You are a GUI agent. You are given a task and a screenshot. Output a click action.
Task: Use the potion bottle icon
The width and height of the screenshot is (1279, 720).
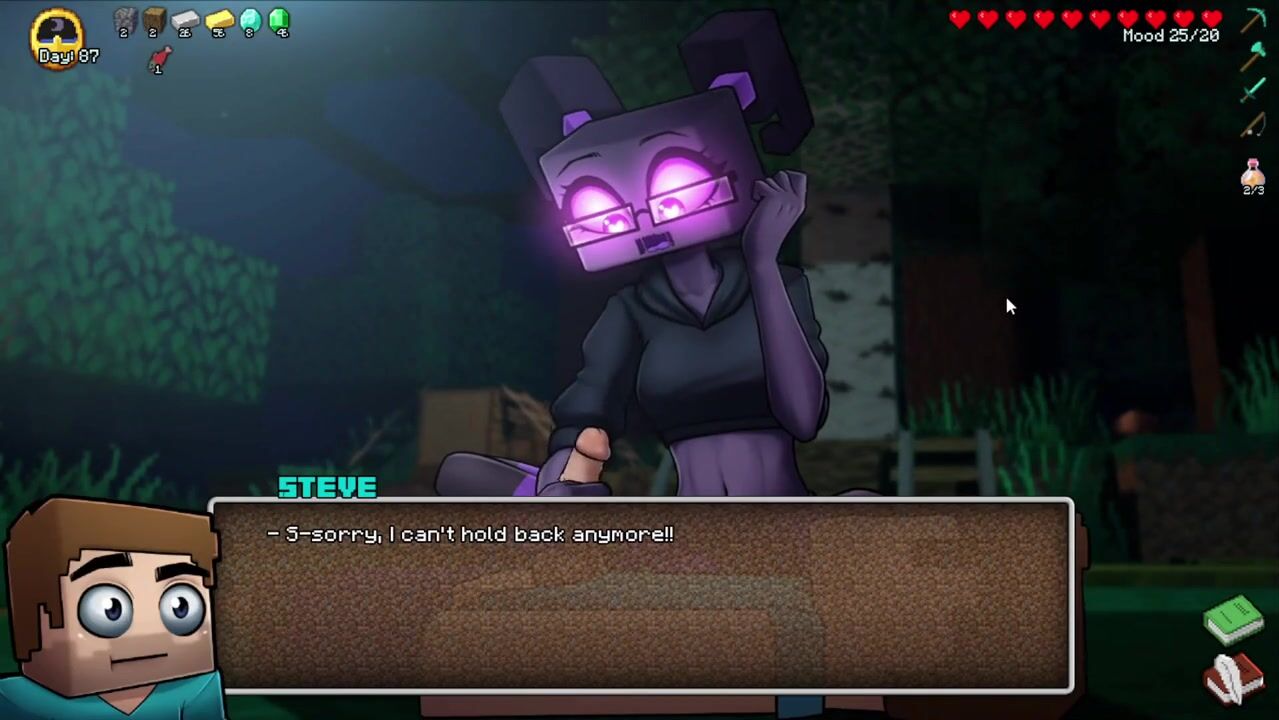(x=1253, y=175)
